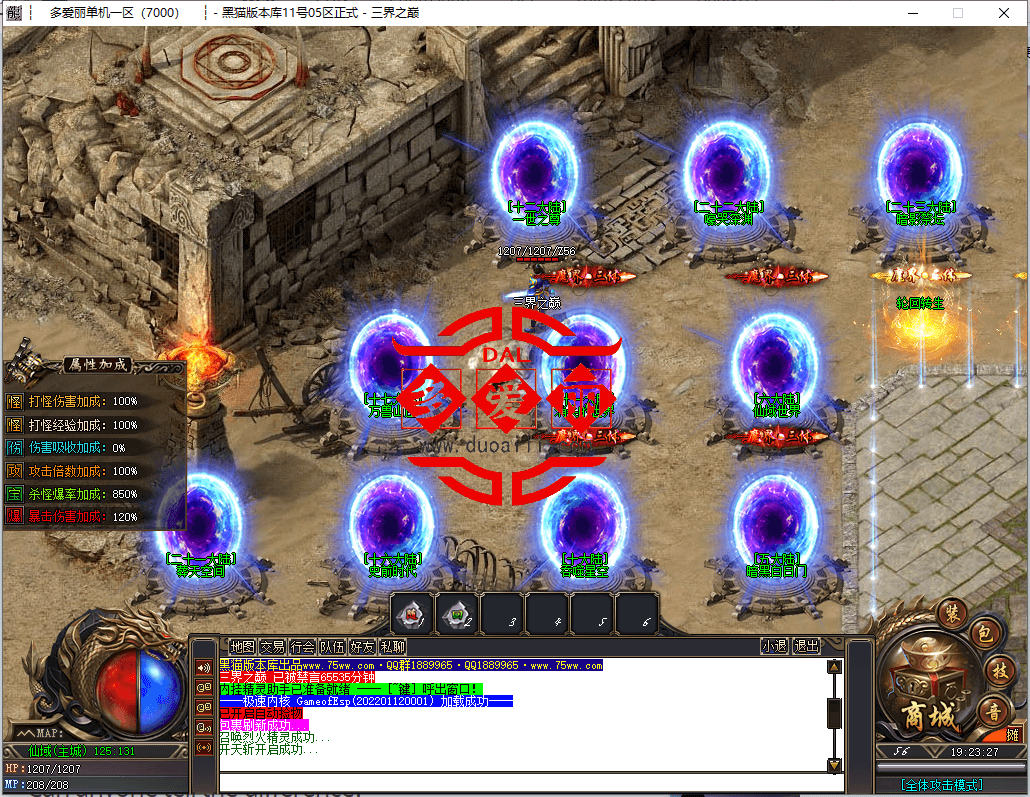This screenshot has height=797, width=1030.
Task: Open the 队伍 team button
Action: pos(332,647)
